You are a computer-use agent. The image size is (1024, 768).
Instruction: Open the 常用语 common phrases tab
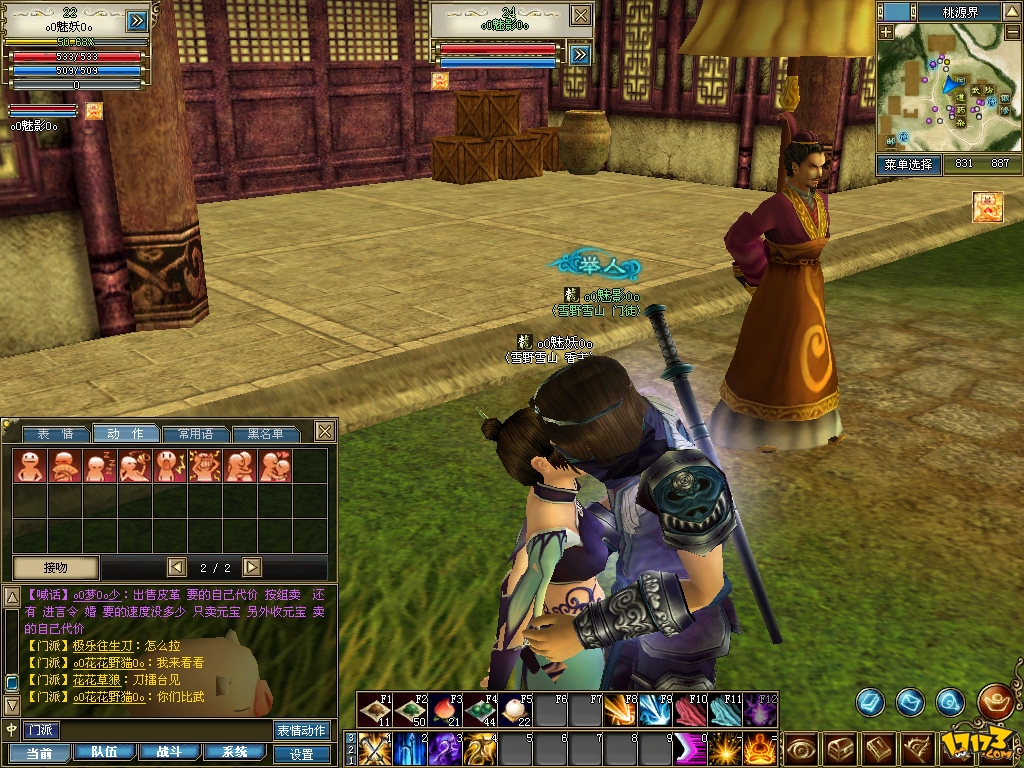coord(195,434)
